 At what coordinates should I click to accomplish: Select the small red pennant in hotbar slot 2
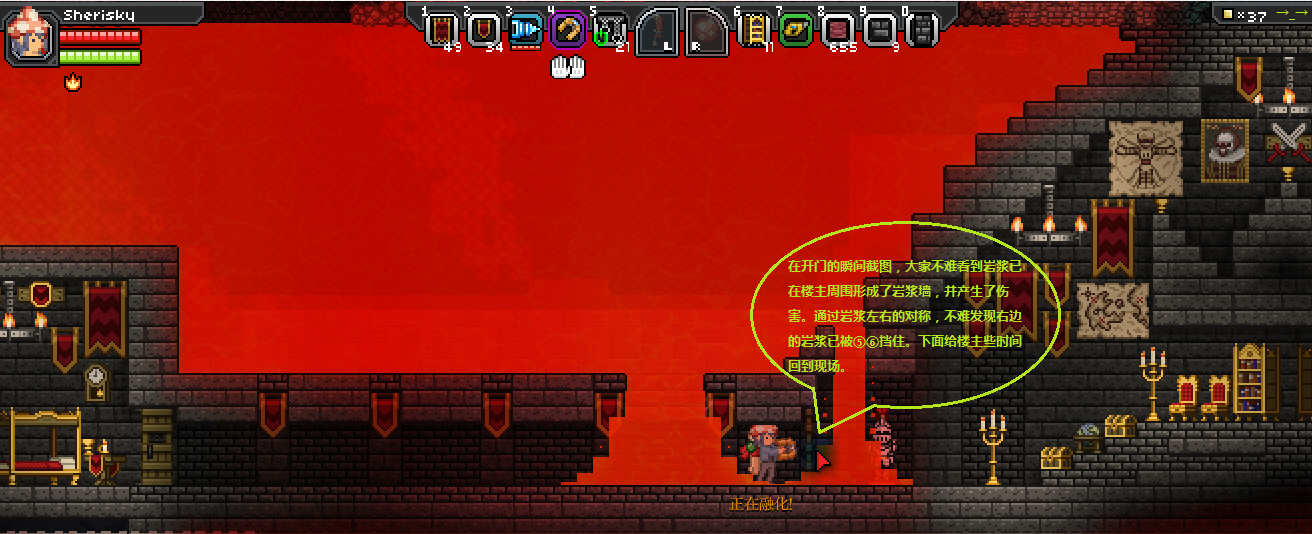point(484,29)
